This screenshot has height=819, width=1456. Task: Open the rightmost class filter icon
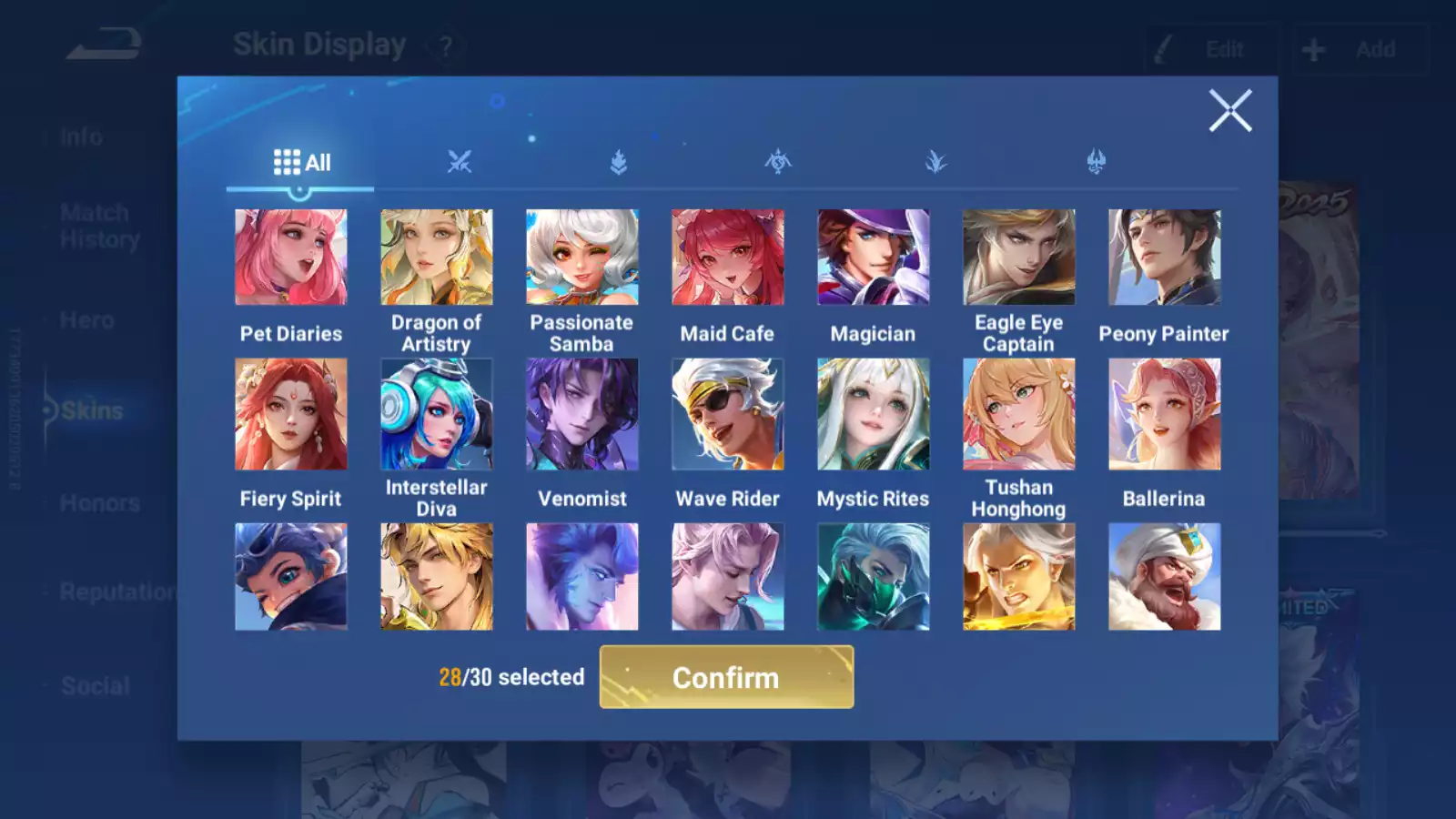click(1097, 159)
